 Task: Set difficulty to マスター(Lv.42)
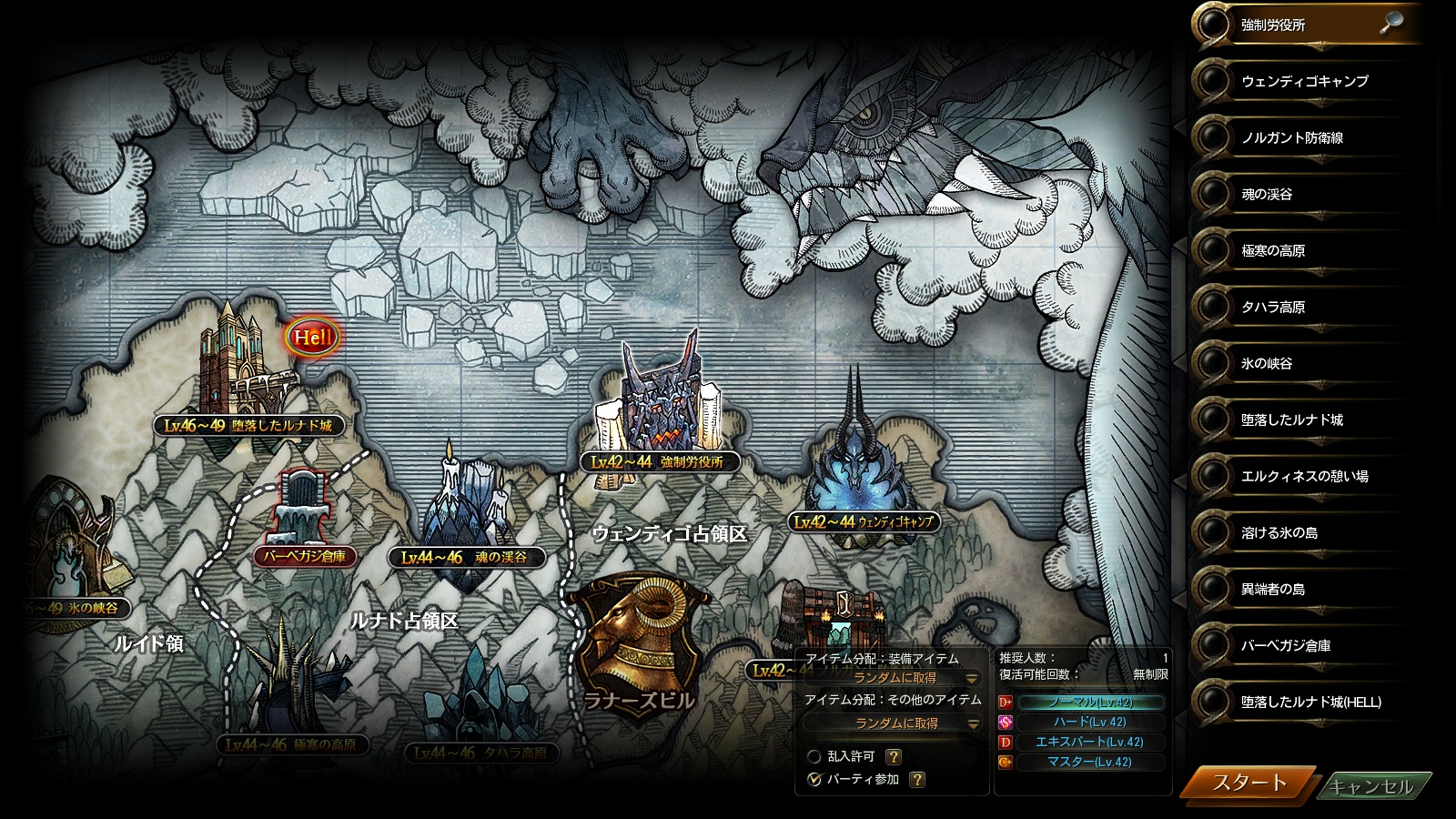[x=1090, y=763]
